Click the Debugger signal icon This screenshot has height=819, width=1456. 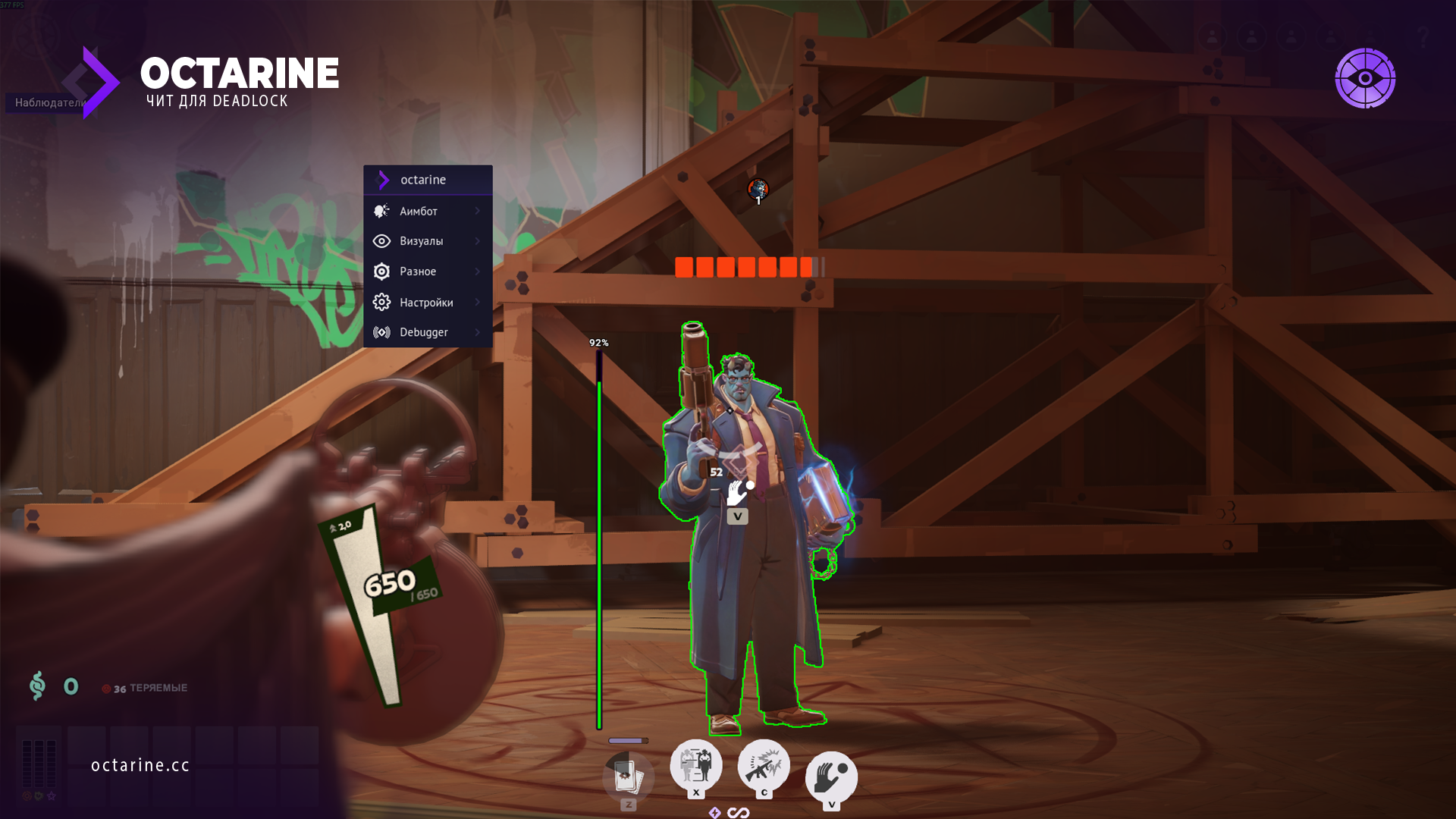(381, 332)
